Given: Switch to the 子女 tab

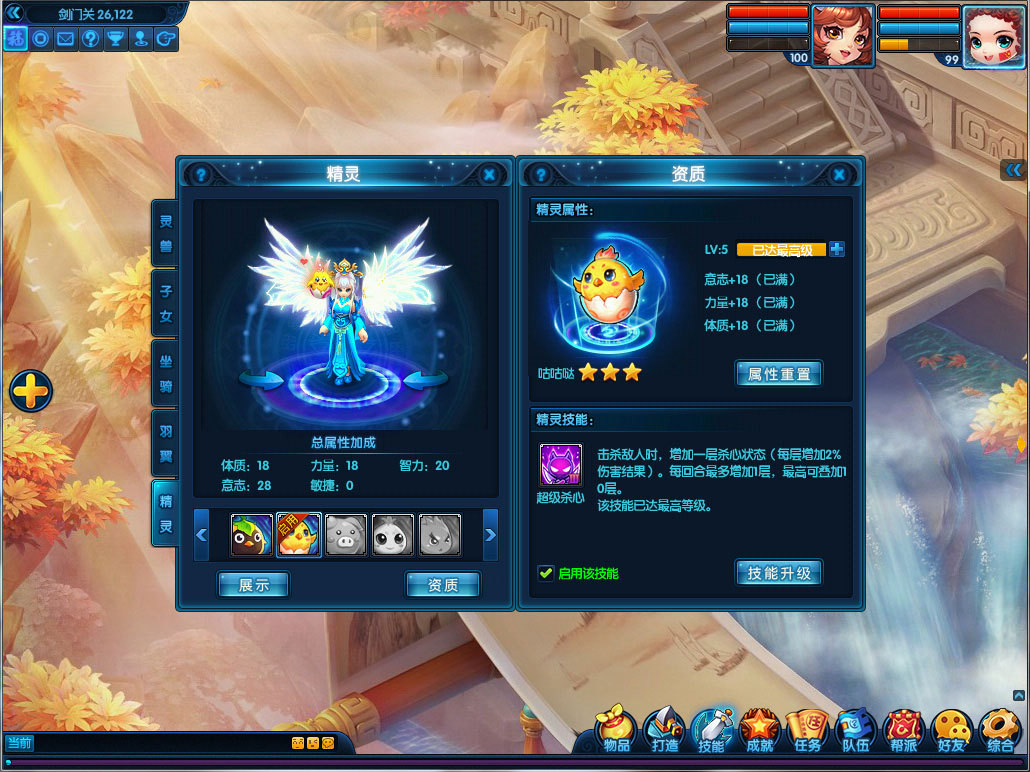Looking at the screenshot, I should [165, 303].
